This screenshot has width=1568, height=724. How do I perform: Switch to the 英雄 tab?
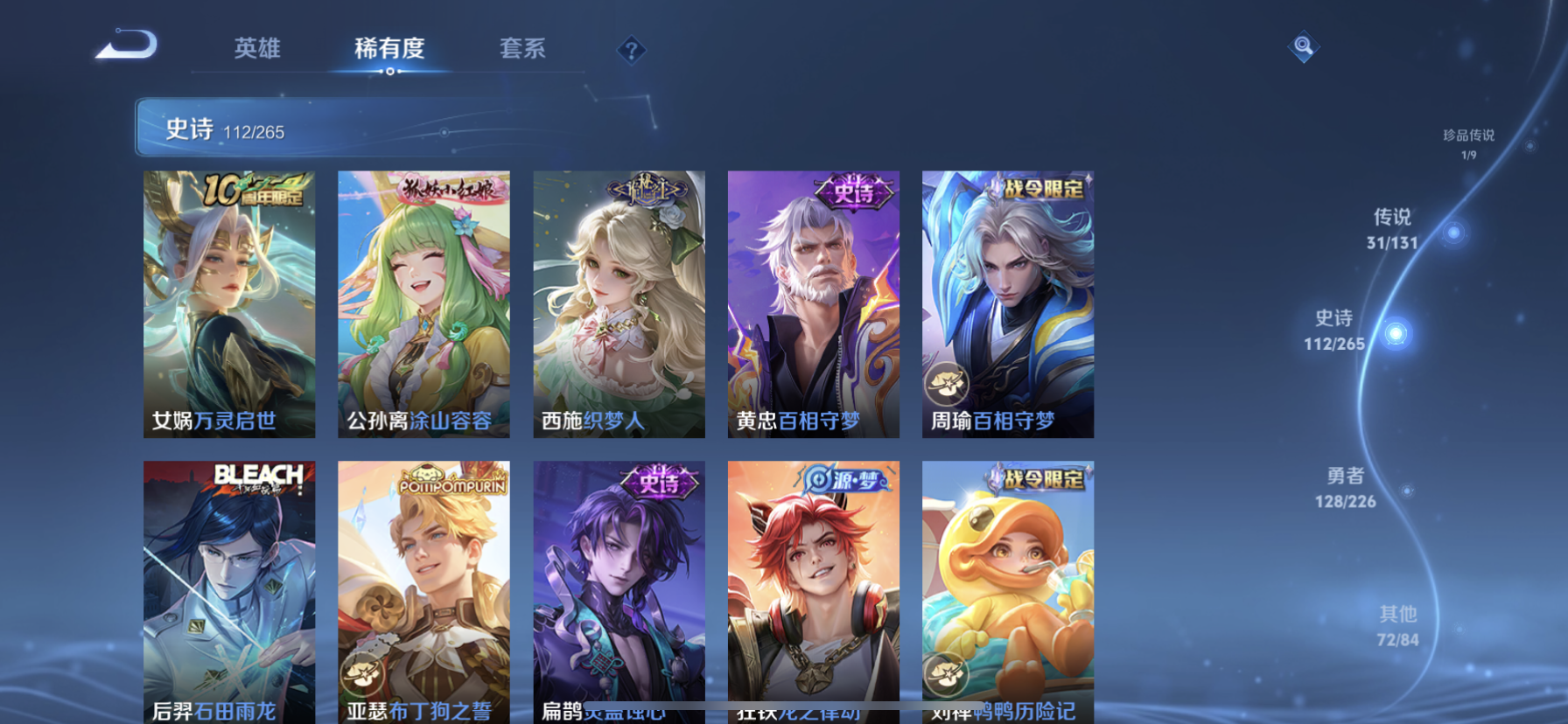pos(255,50)
